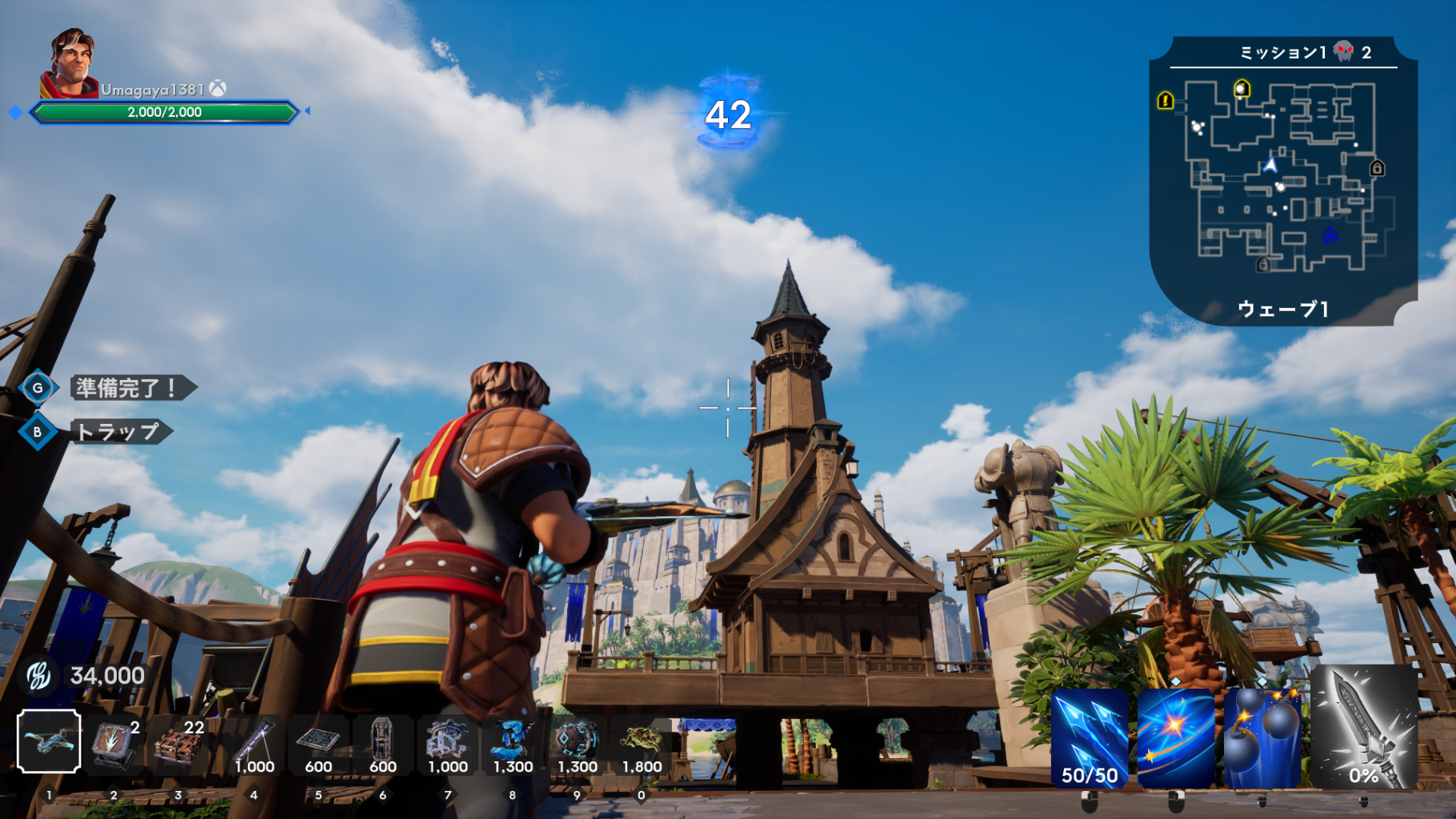
Task: Trigger the falling bombs ability
Action: [x=1262, y=738]
